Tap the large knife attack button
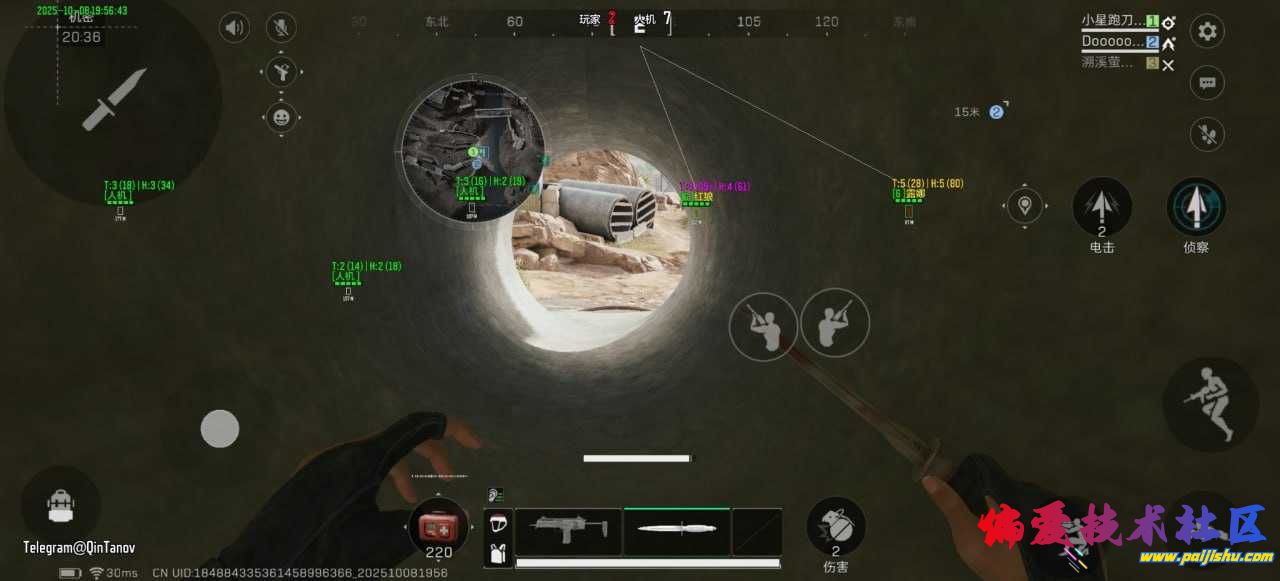 (113, 100)
